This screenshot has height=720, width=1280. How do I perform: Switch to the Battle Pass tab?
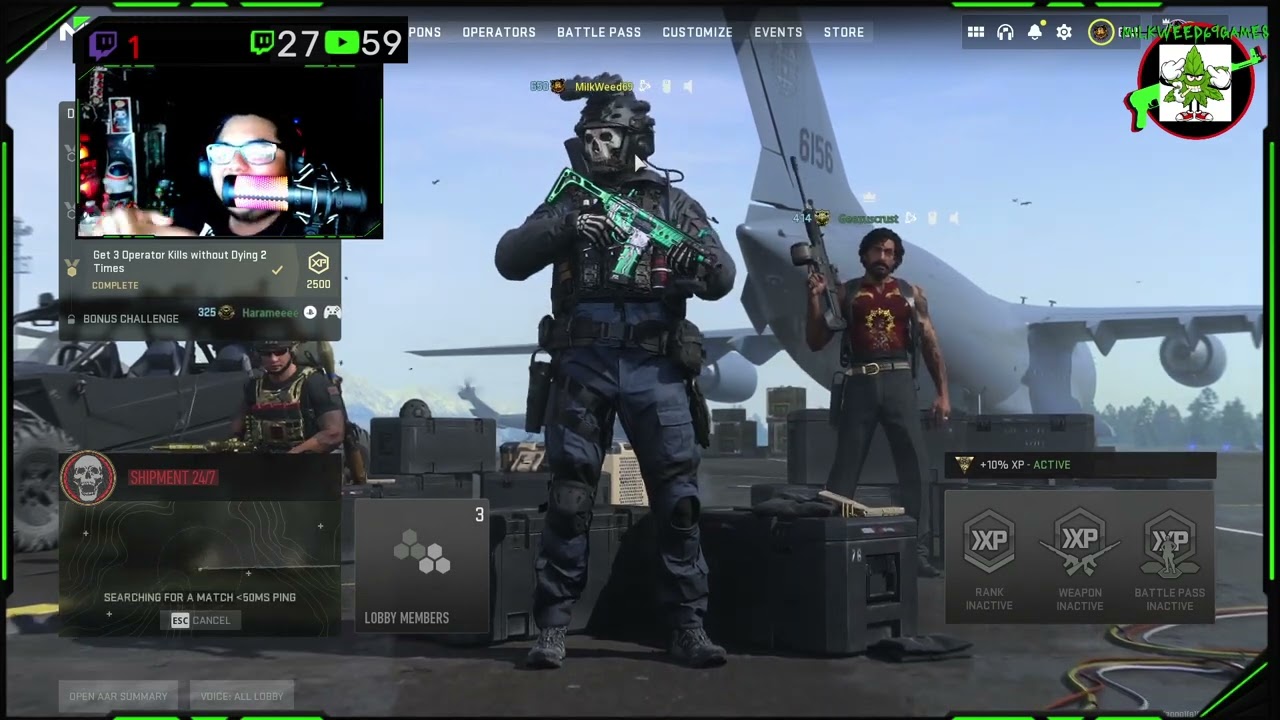[x=599, y=32]
